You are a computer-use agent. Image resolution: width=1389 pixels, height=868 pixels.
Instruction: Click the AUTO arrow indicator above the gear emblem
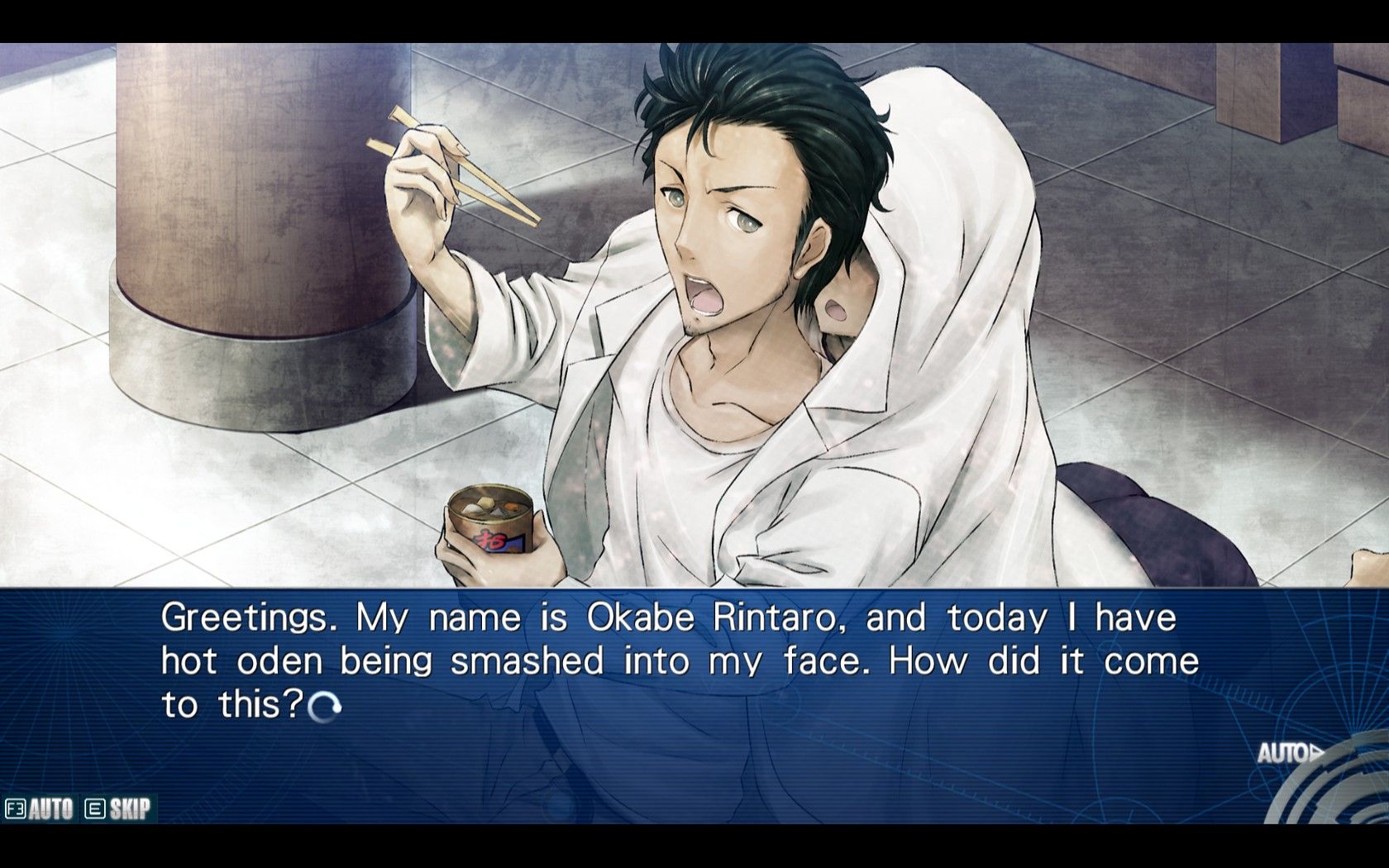click(x=1290, y=753)
